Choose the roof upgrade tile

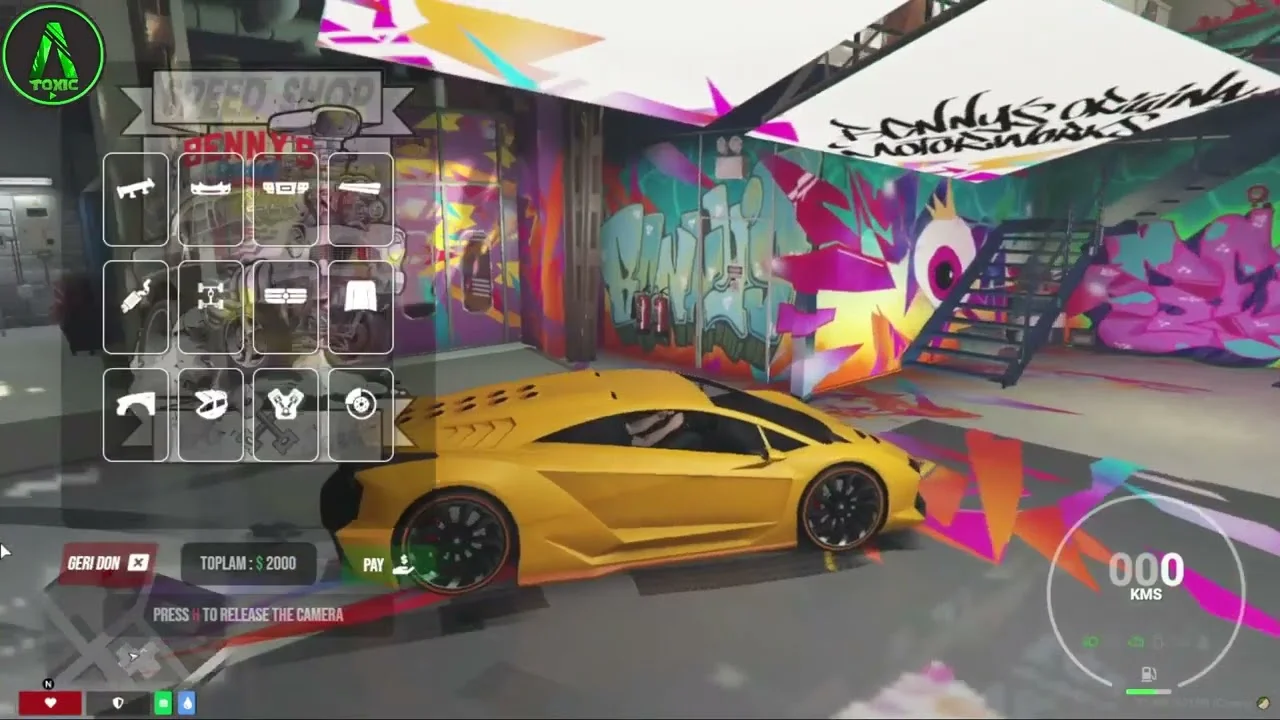click(x=211, y=415)
